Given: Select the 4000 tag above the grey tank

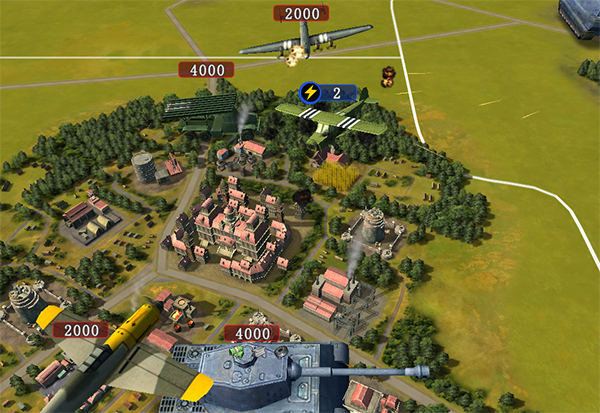Looking at the screenshot, I should pos(251,333).
